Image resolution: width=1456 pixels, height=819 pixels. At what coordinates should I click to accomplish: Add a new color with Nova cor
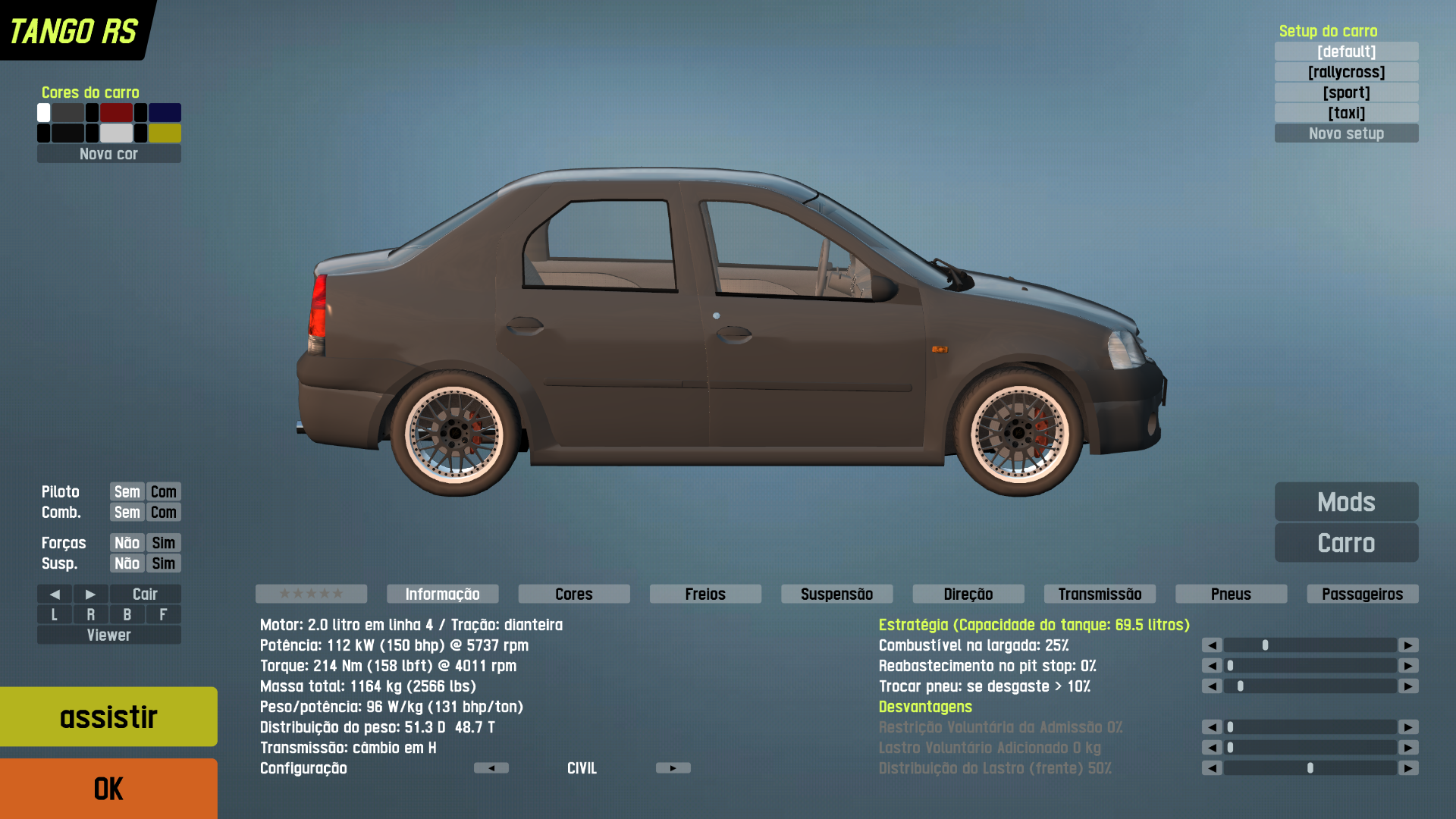108,154
